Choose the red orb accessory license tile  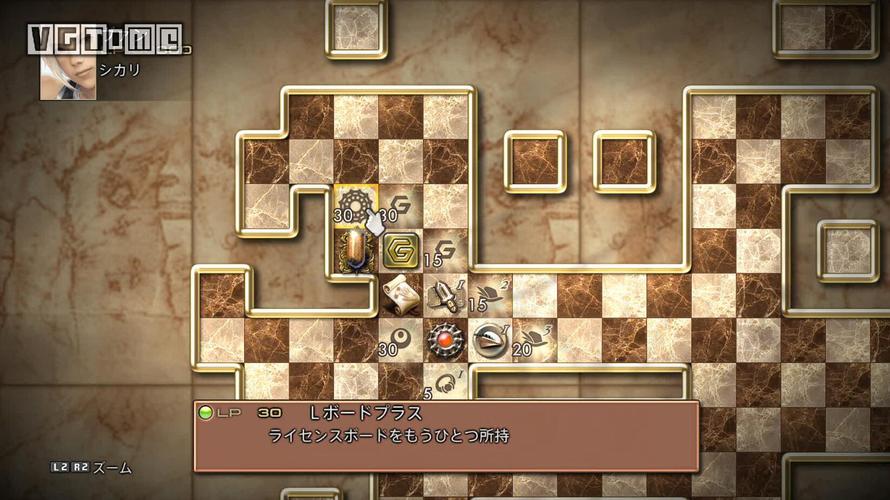445,339
